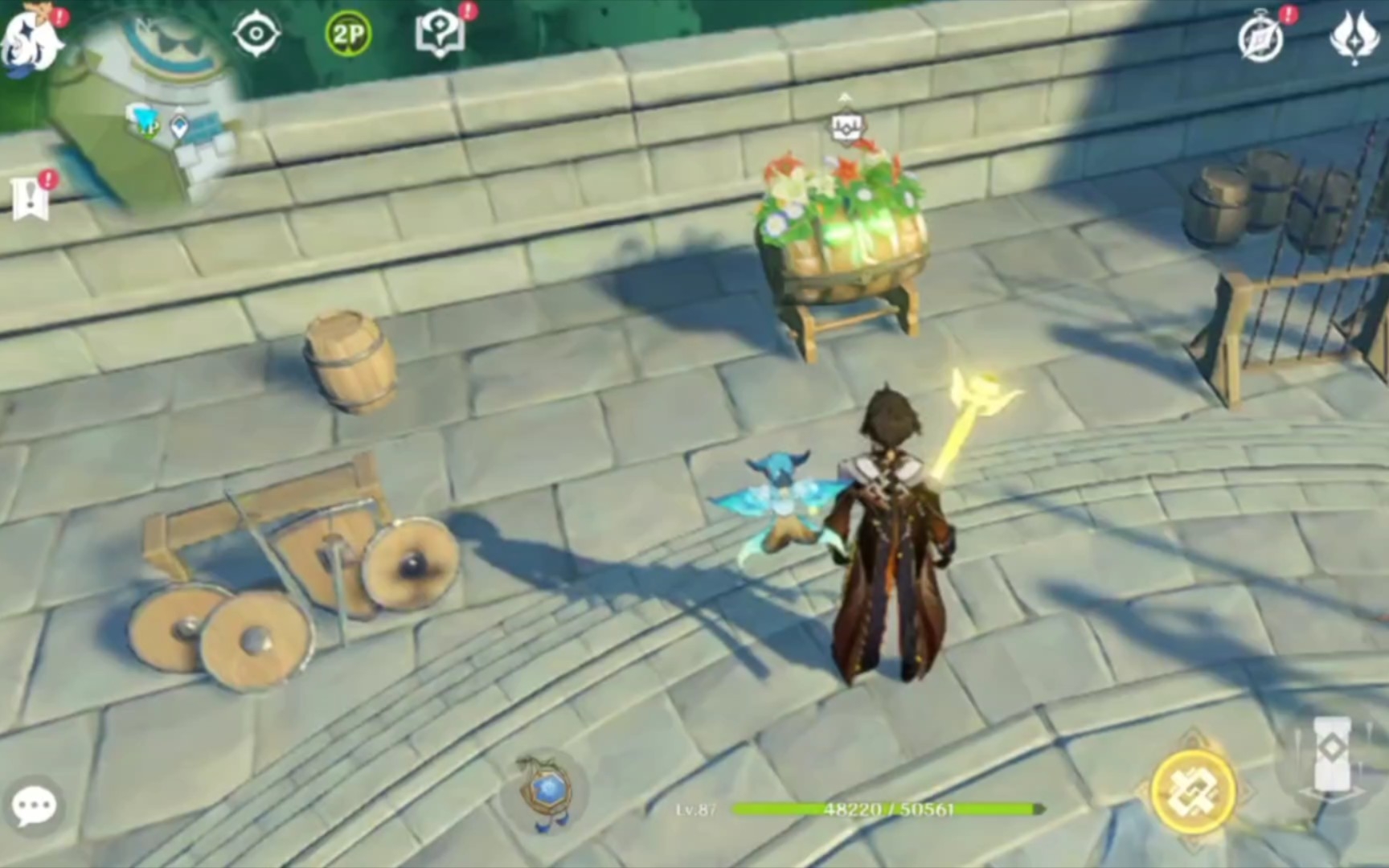1389x868 pixels.
Task: Toggle the eye-shaped elemental sight icon
Action: [x=256, y=34]
